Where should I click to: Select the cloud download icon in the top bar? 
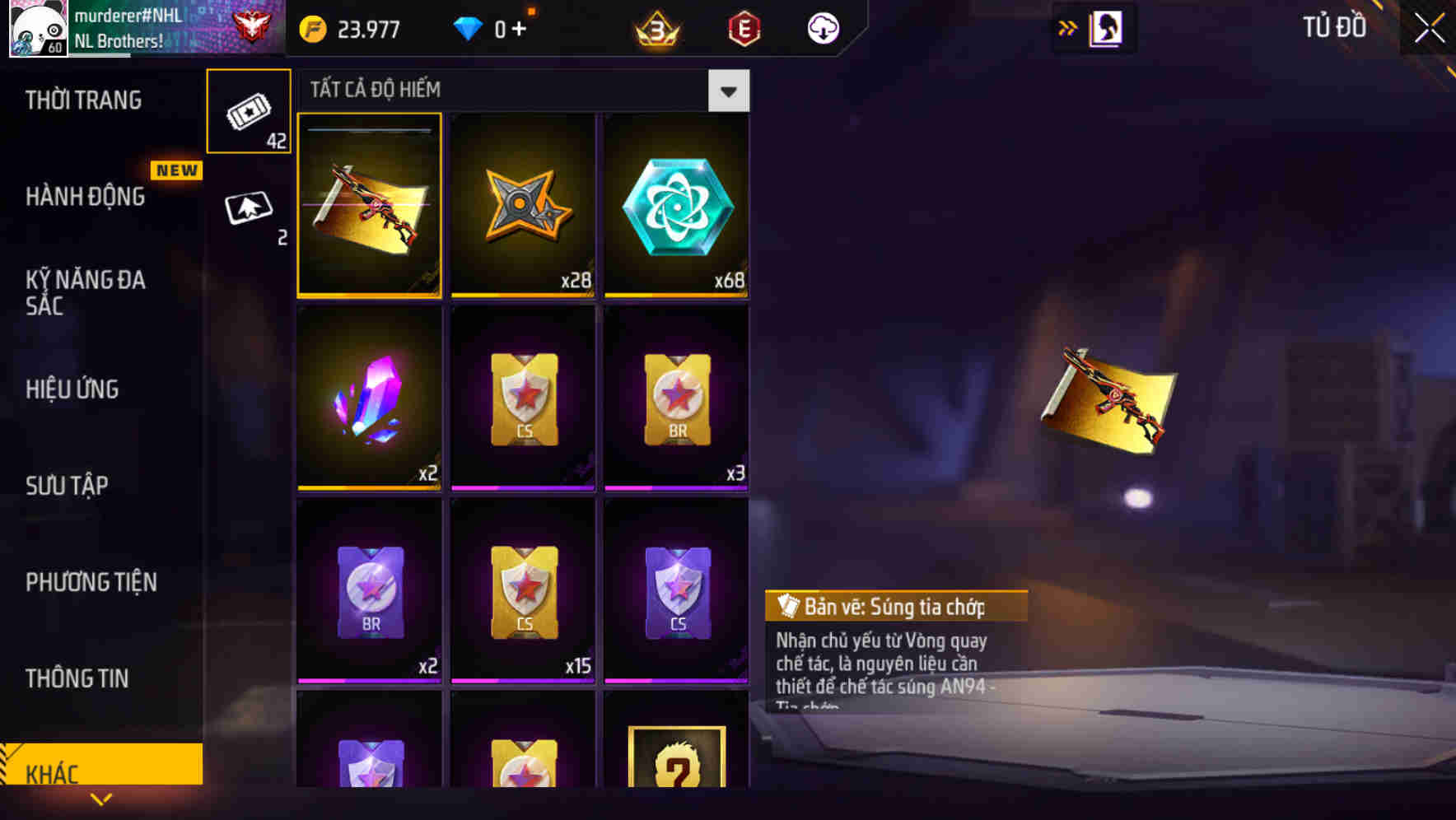[x=821, y=27]
